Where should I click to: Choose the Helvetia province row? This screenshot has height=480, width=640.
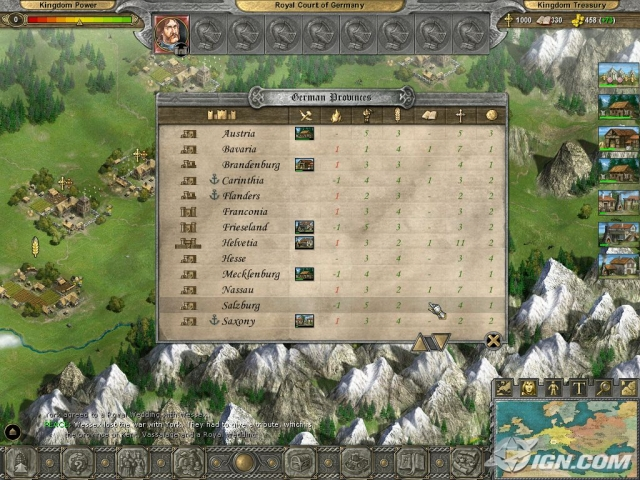pyautogui.click(x=243, y=242)
